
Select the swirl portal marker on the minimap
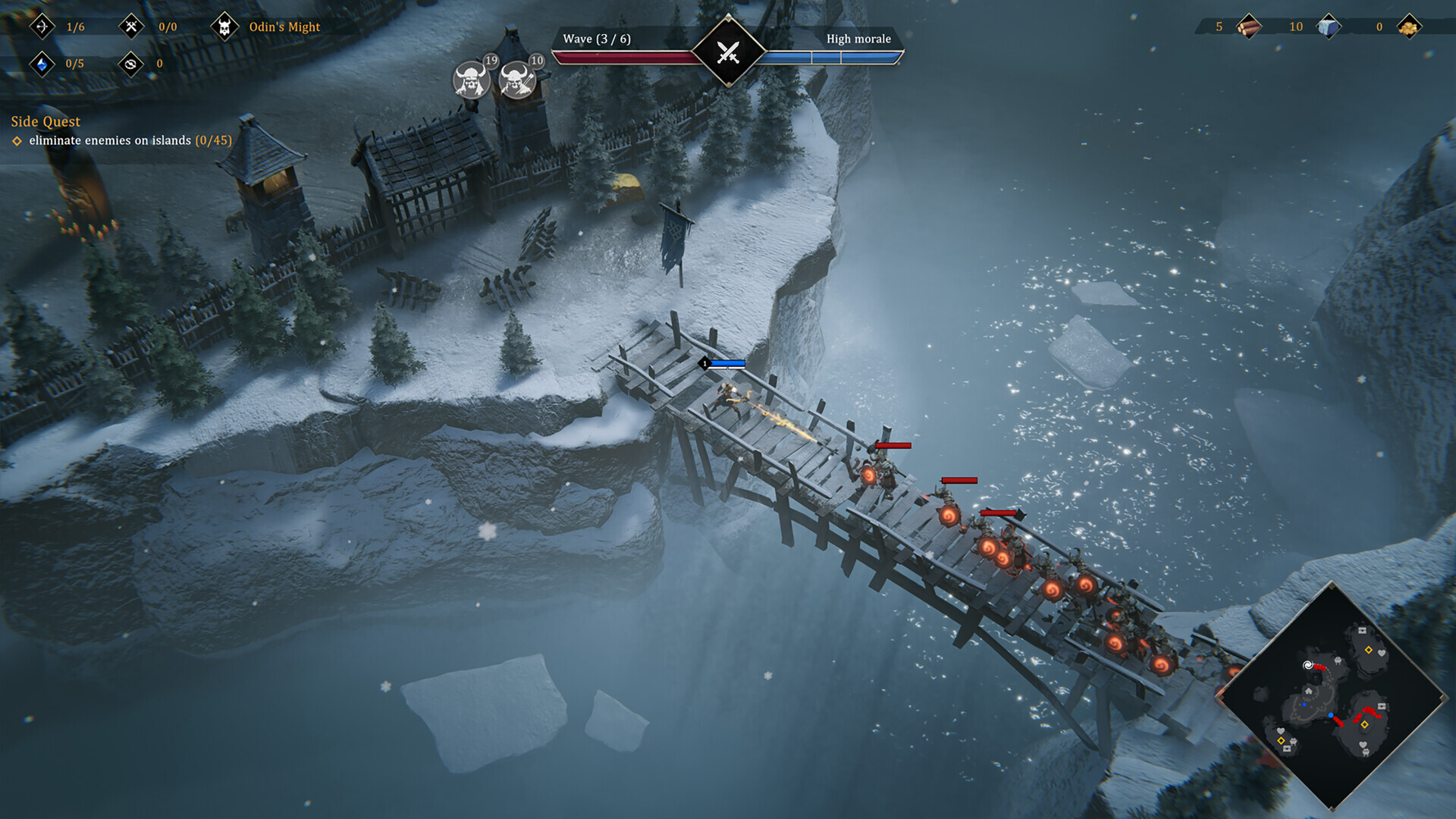1307,665
